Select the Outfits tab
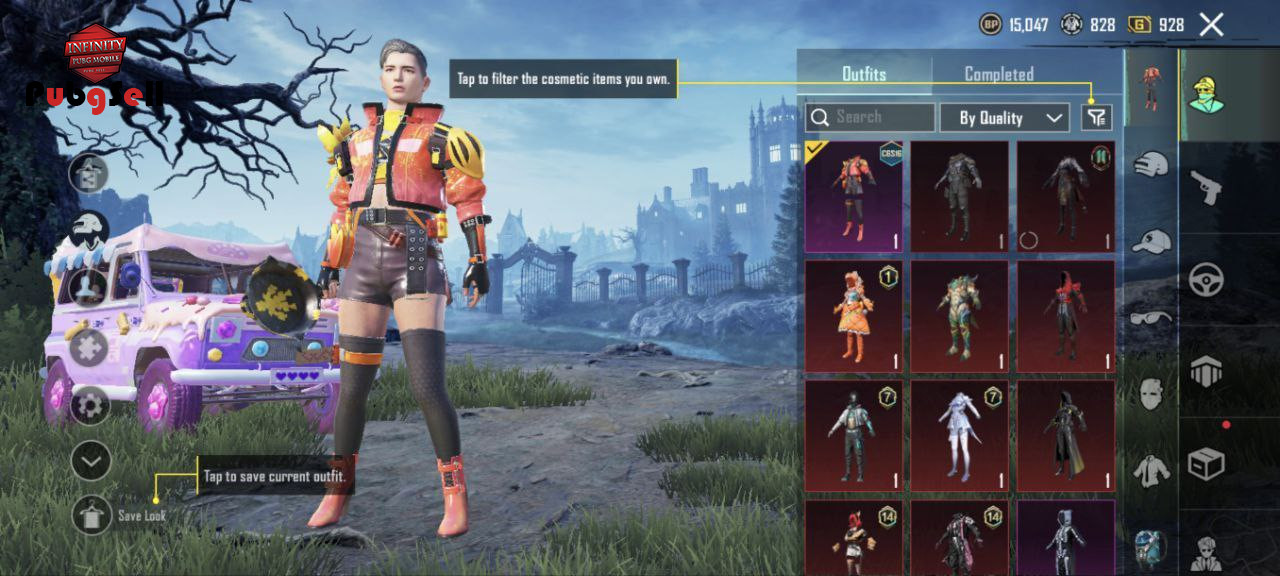 tap(864, 74)
